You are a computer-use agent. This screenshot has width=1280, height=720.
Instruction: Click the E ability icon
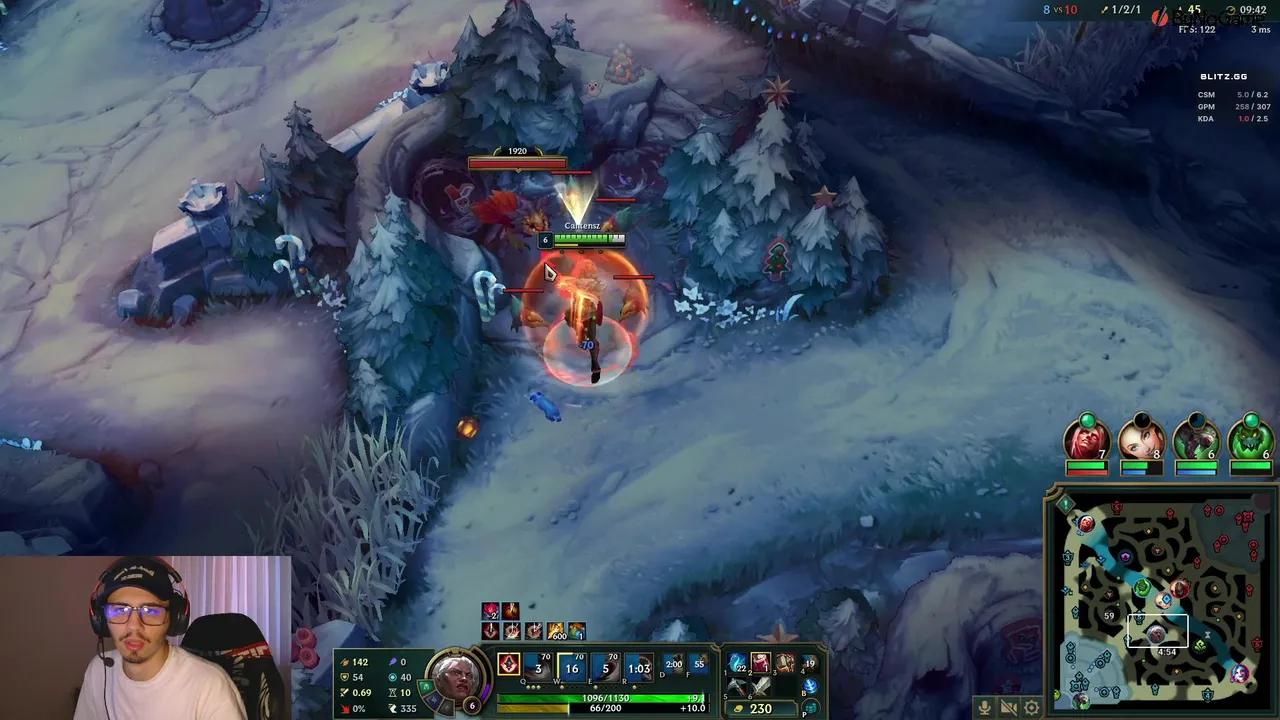pyautogui.click(x=604, y=665)
